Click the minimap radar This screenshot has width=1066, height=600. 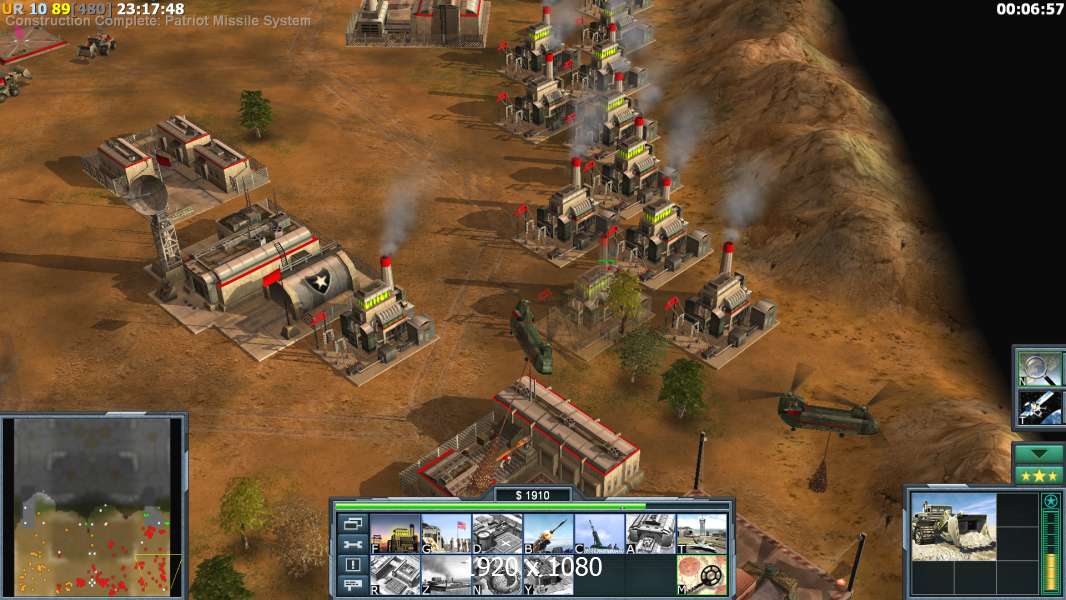[x=92, y=506]
